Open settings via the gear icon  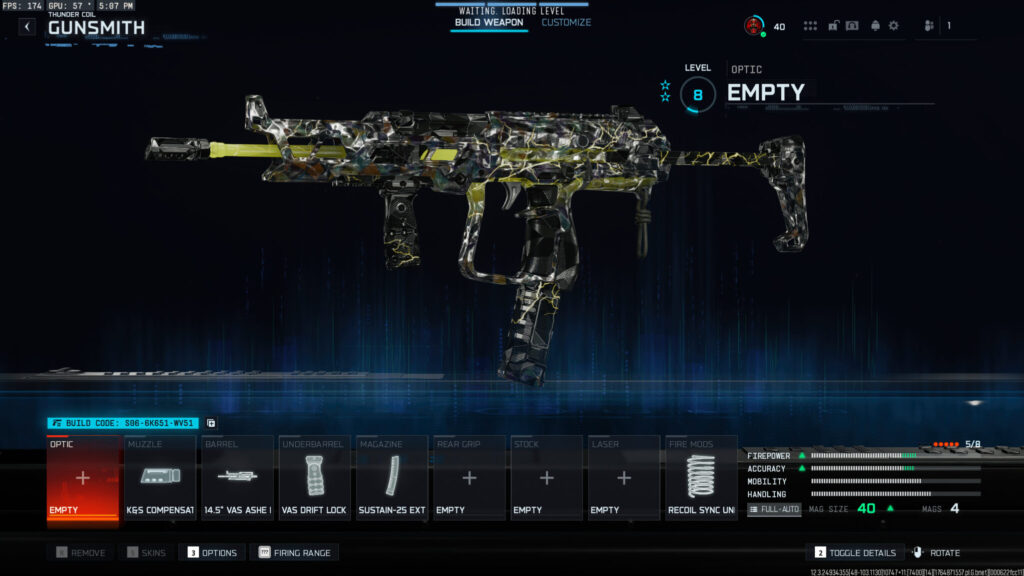point(894,26)
